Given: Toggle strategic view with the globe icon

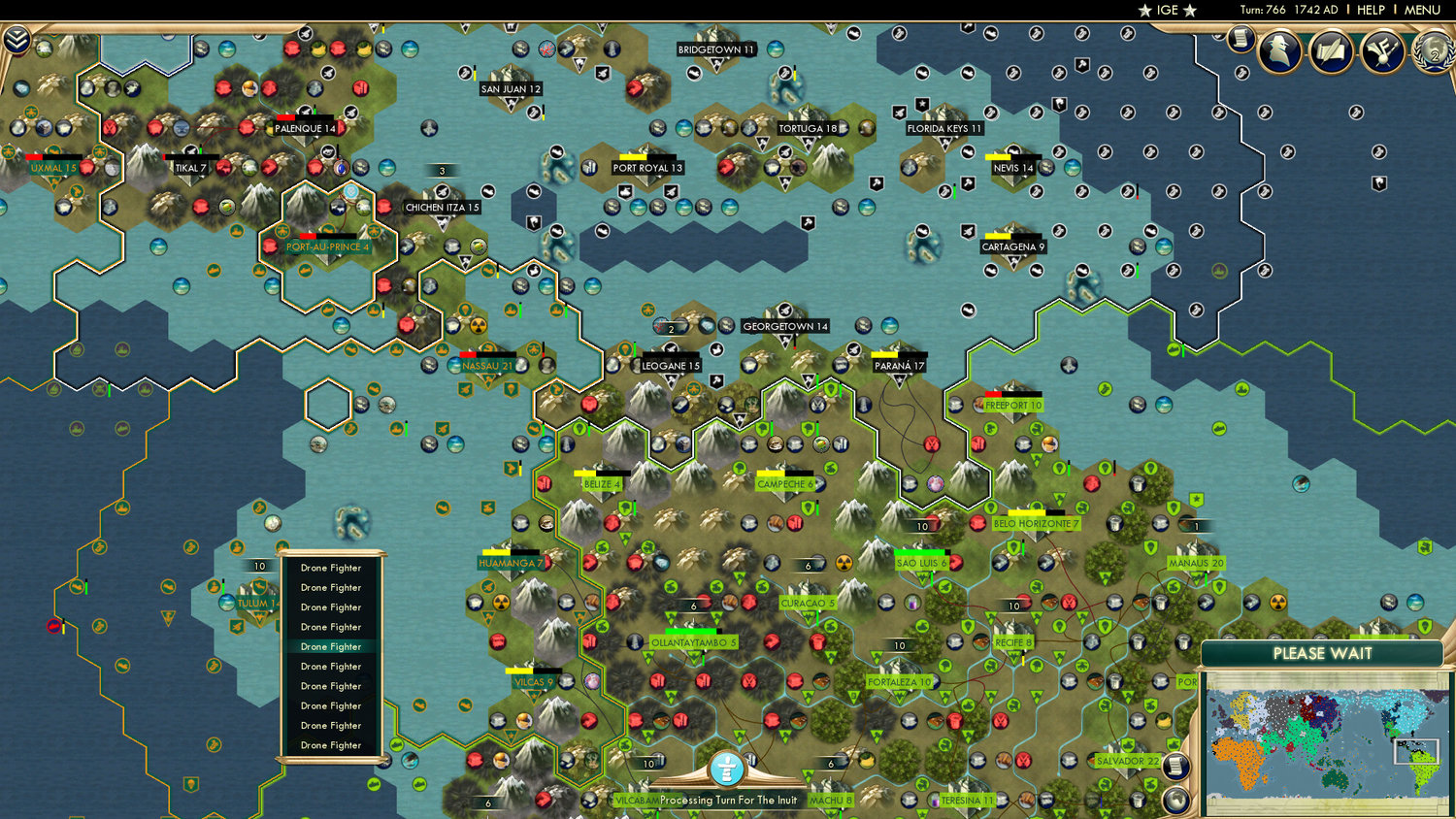Looking at the screenshot, I should point(1176,800).
